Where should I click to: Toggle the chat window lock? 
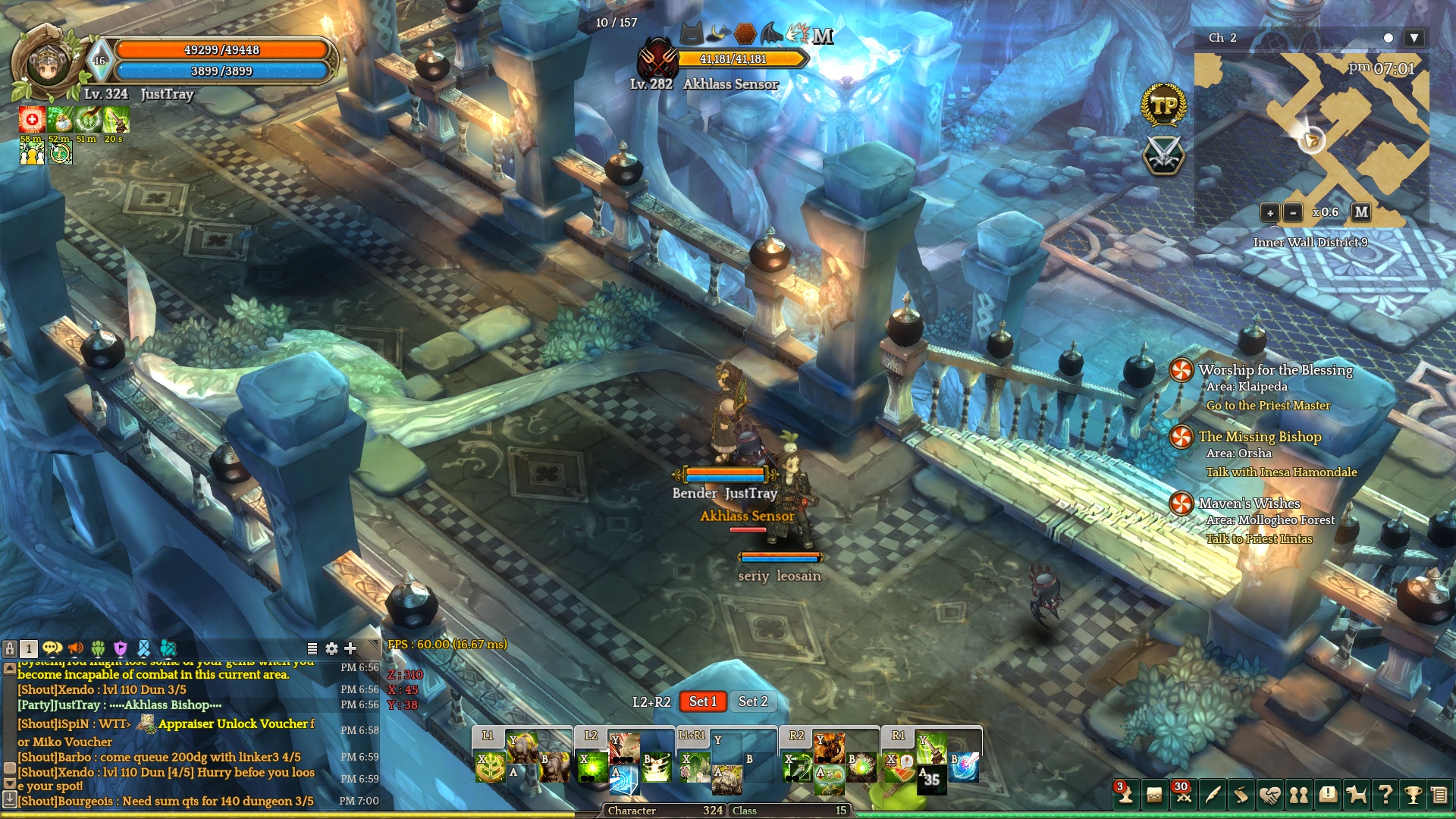pyautogui.click(x=10, y=648)
